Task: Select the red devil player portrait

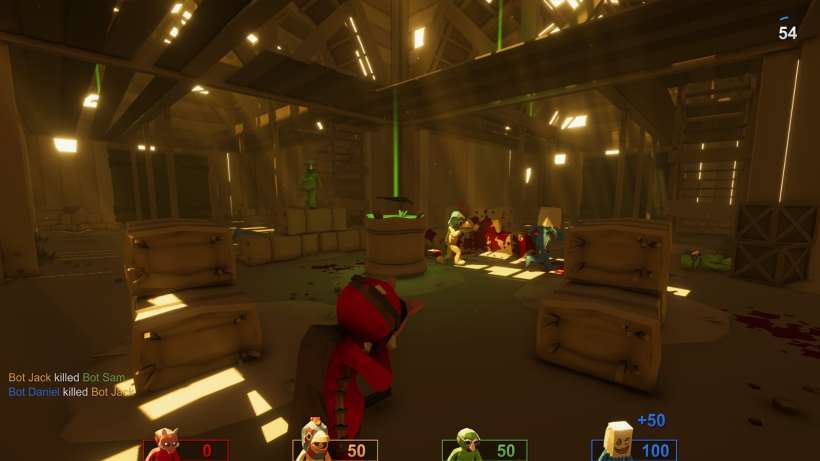Action: click(163, 448)
